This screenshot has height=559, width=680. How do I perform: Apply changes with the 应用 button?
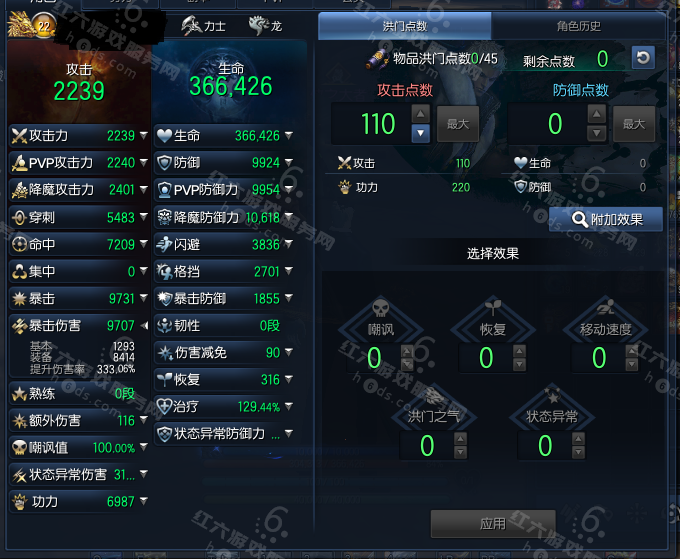pos(492,523)
